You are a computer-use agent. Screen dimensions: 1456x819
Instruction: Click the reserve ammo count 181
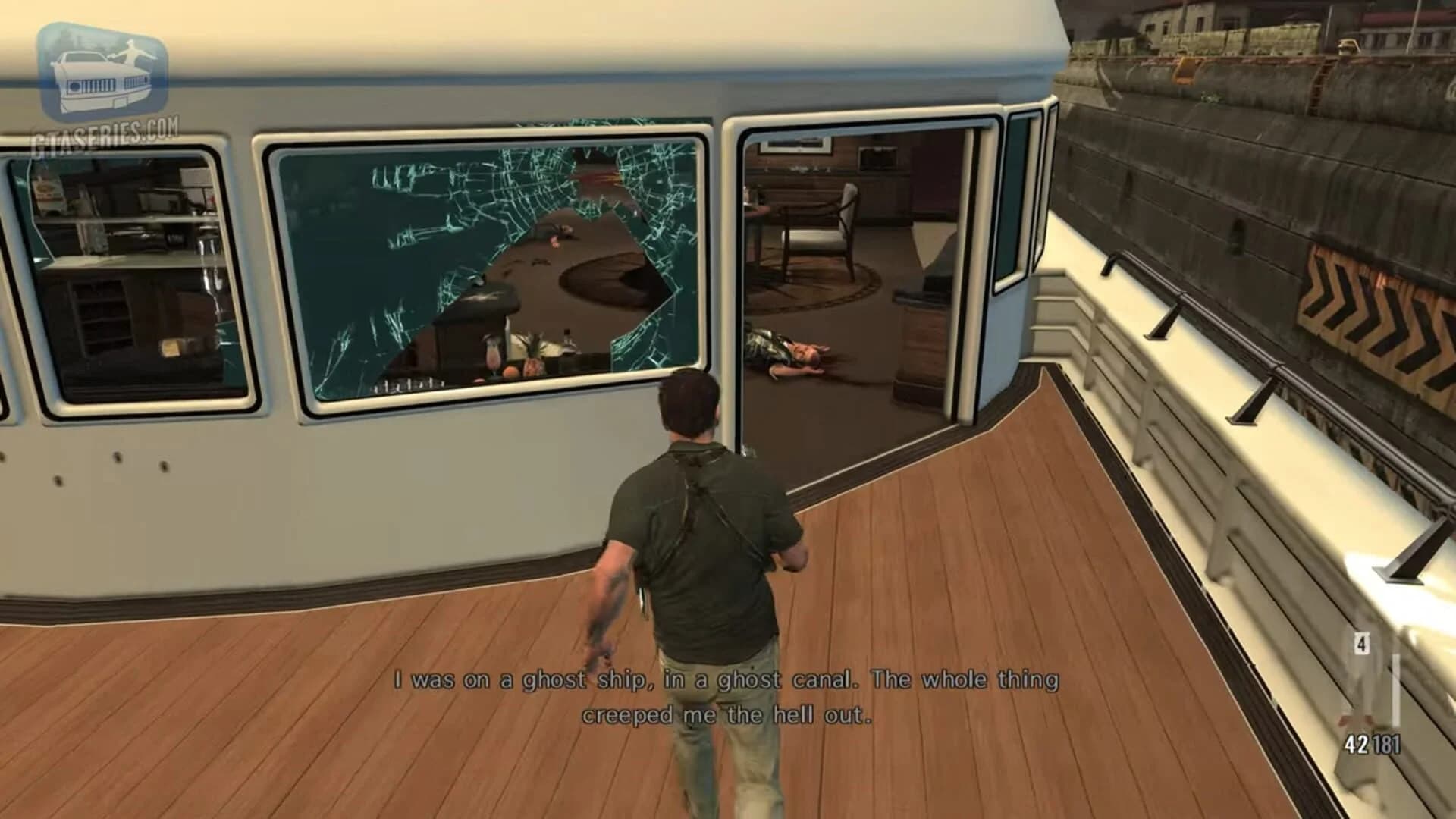1387,741
